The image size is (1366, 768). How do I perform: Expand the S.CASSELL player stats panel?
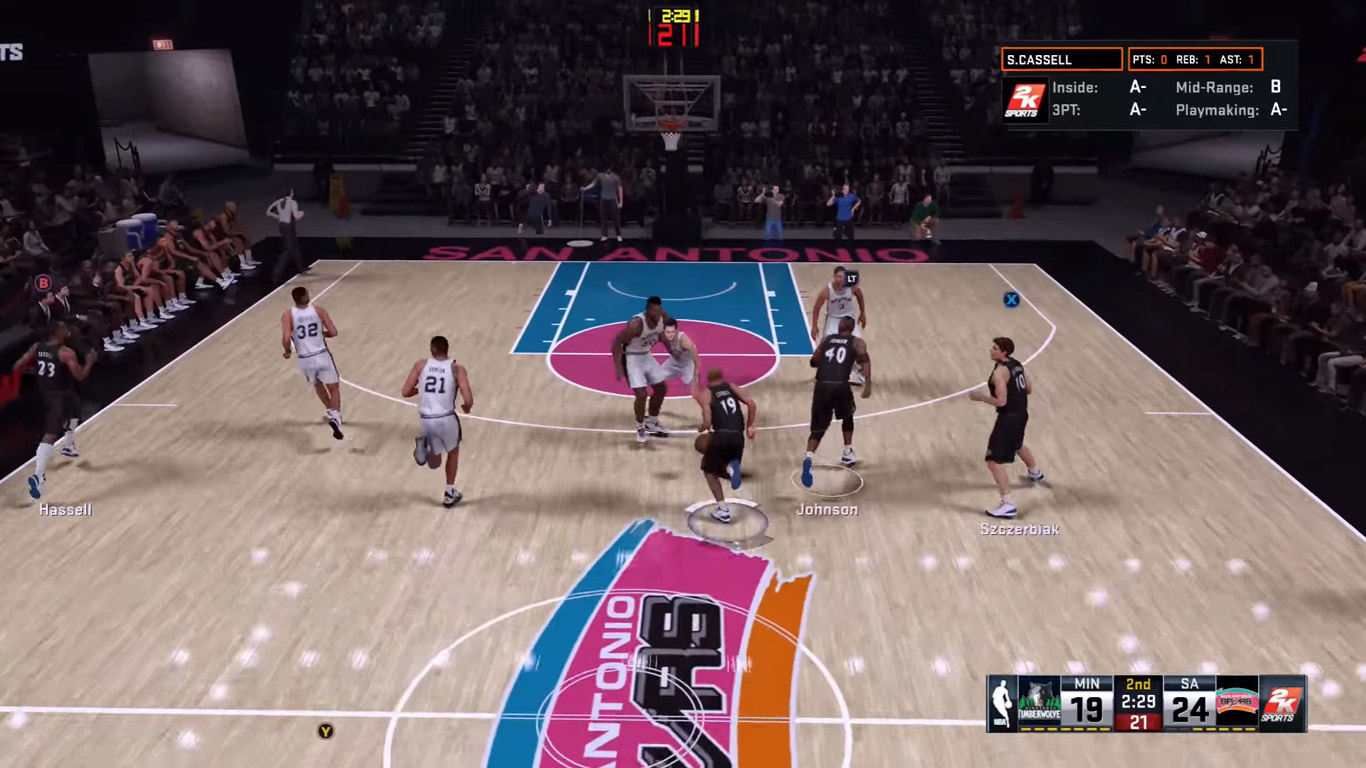[1063, 59]
